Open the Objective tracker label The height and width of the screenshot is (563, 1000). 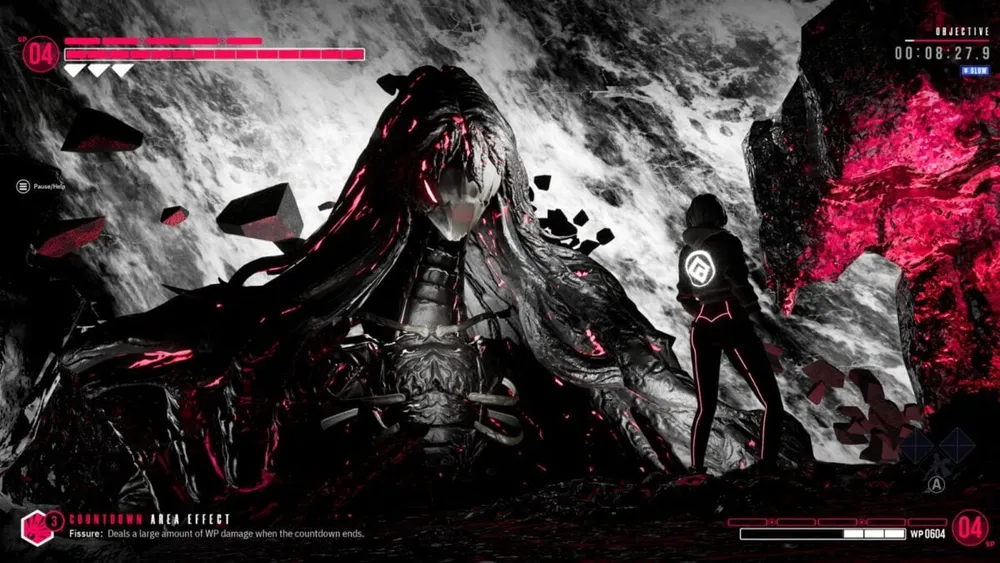(x=963, y=32)
